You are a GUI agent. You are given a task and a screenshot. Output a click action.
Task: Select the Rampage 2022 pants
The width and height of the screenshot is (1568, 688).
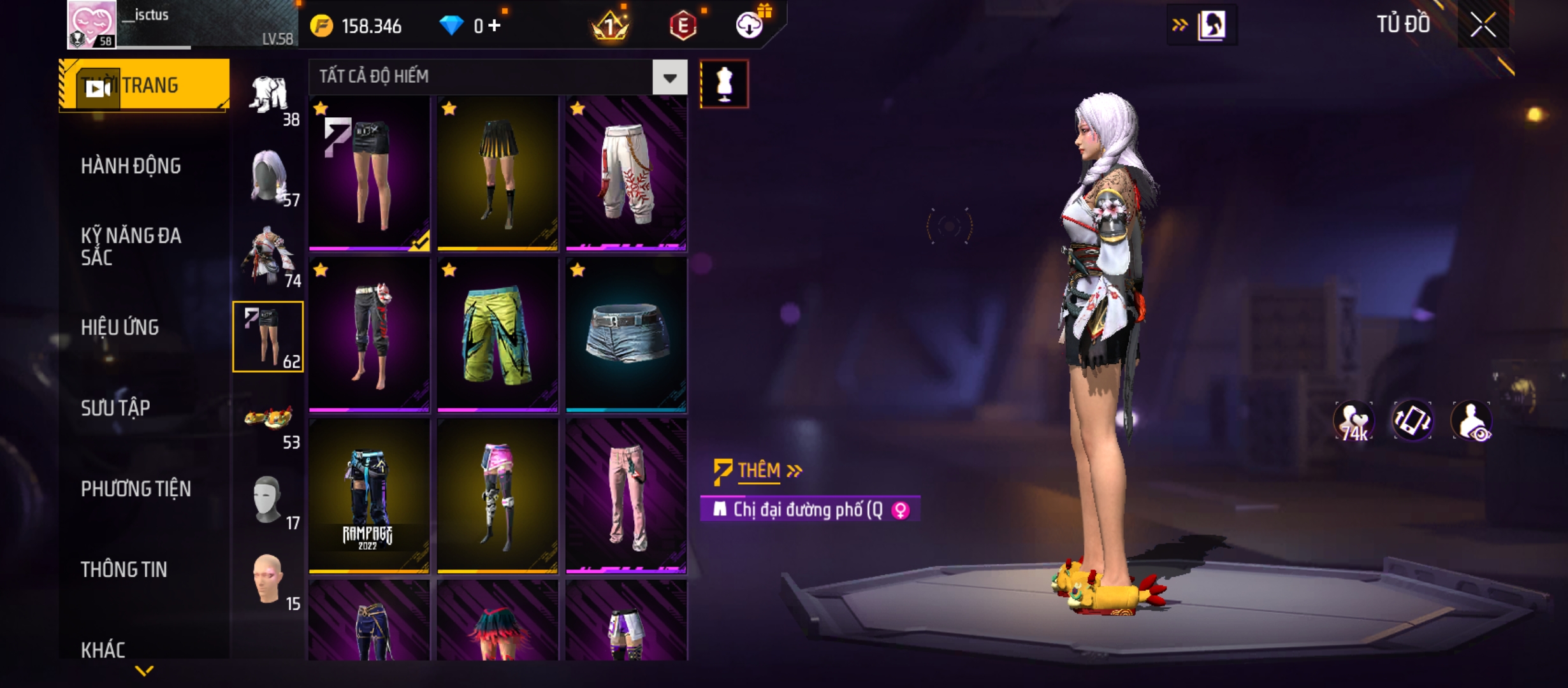[x=368, y=497]
